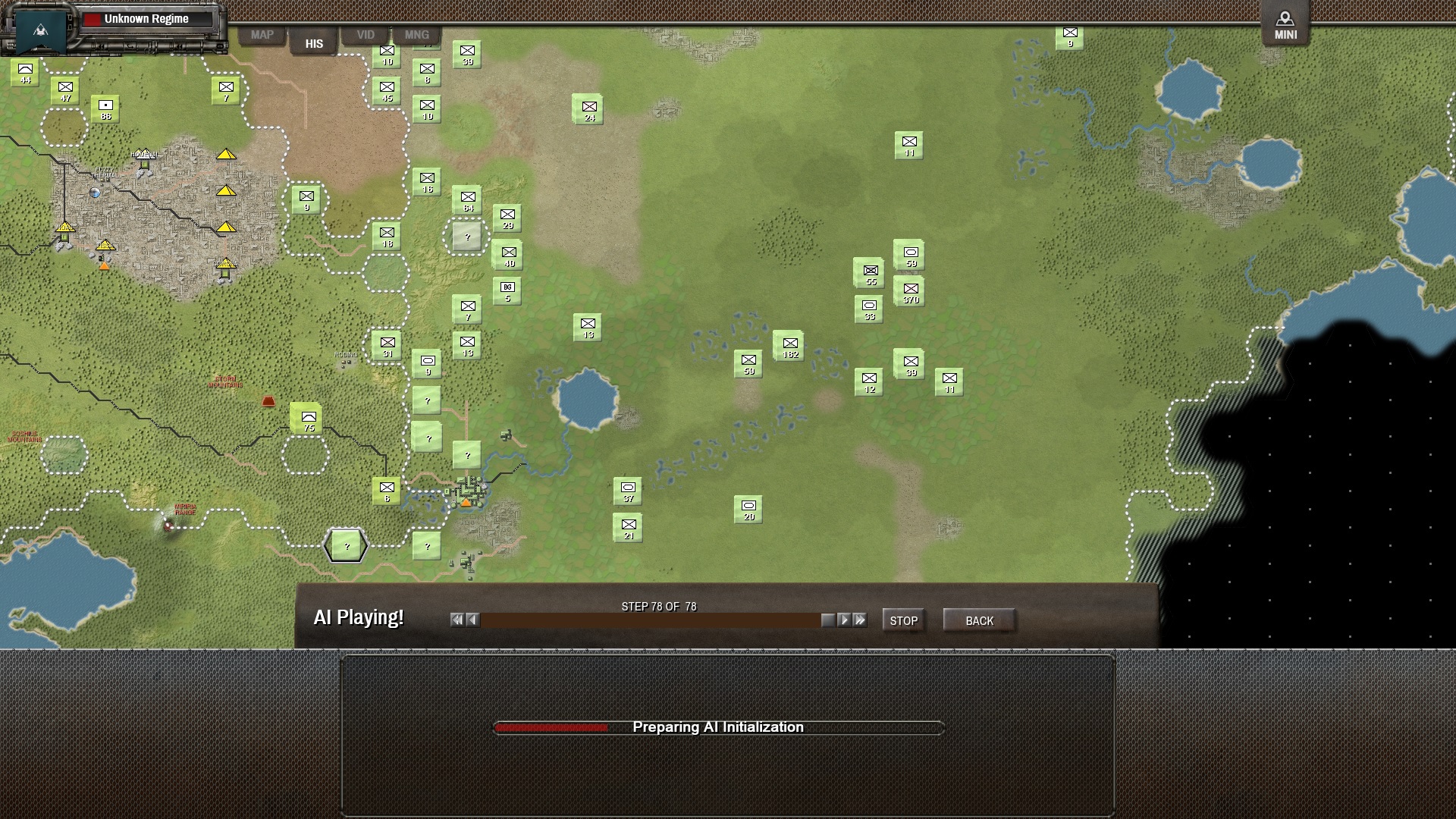Skip to the last history step
Viewport: 1456px width, 819px height.
pos(860,620)
